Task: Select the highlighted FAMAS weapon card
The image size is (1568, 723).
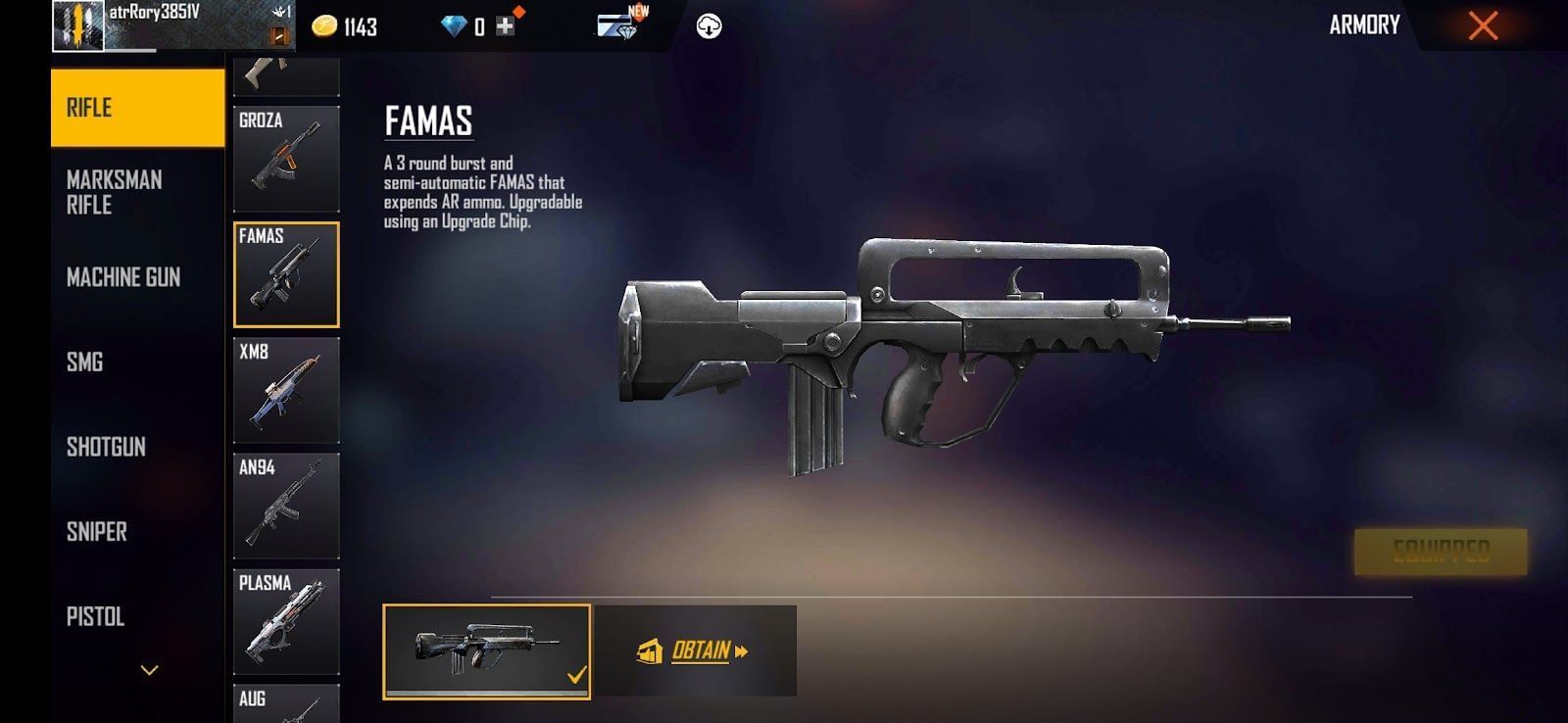Action: pyautogui.click(x=286, y=276)
